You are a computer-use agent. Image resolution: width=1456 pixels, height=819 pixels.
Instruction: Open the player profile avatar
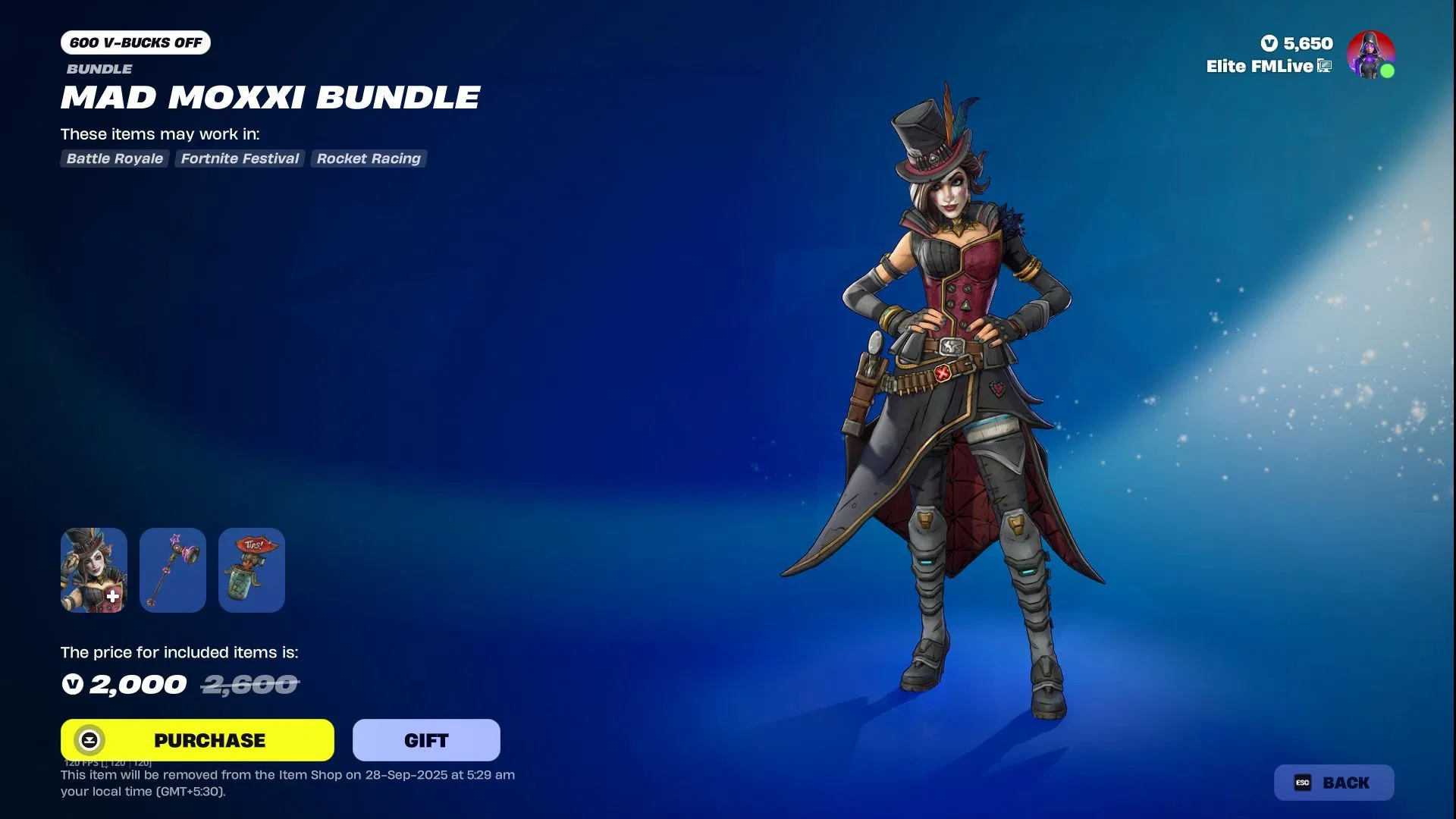click(1370, 54)
